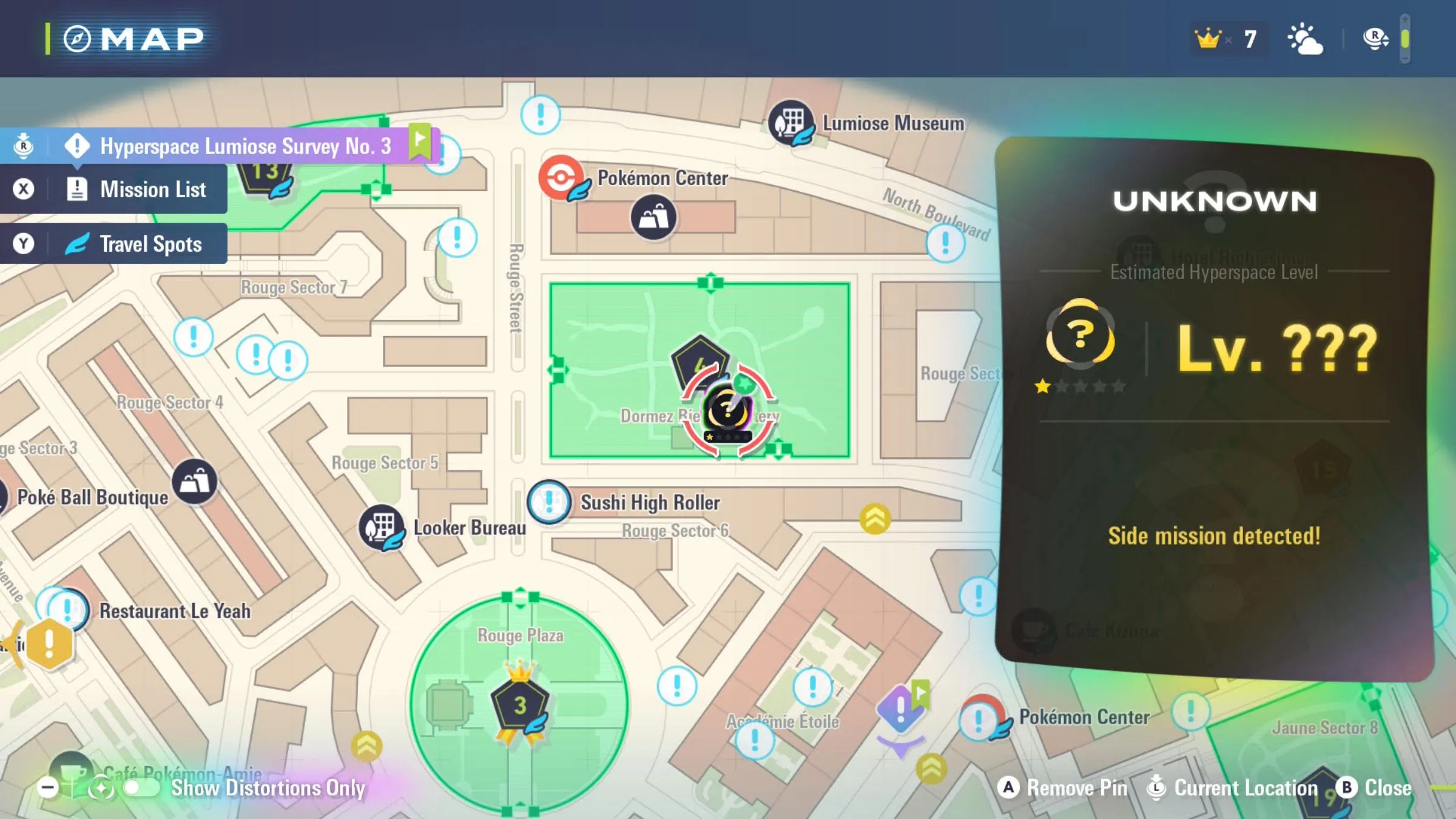
Task: Select the Lumiose Museum map marker
Action: point(790,123)
